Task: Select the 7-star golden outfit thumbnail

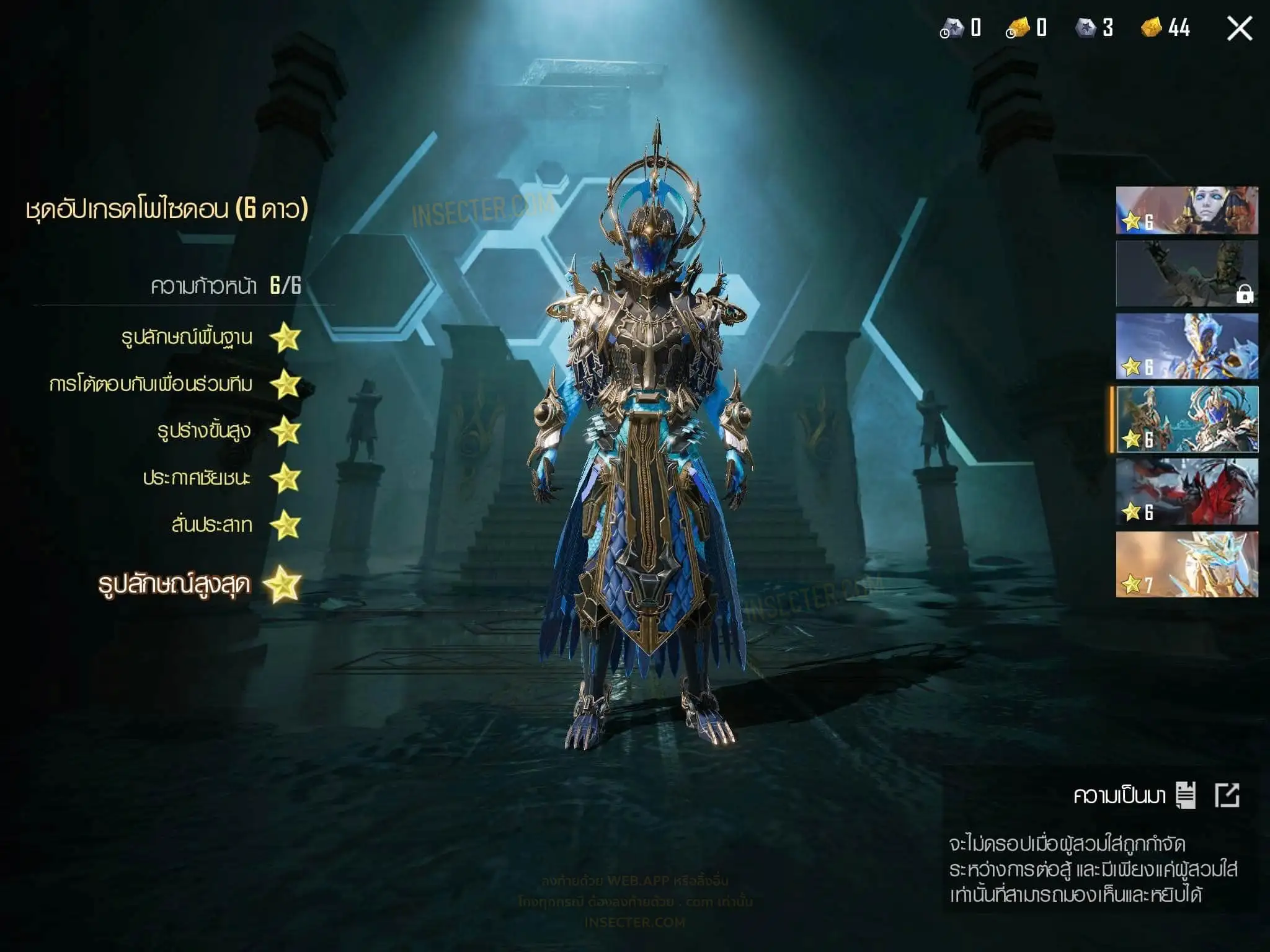Action: [1187, 565]
